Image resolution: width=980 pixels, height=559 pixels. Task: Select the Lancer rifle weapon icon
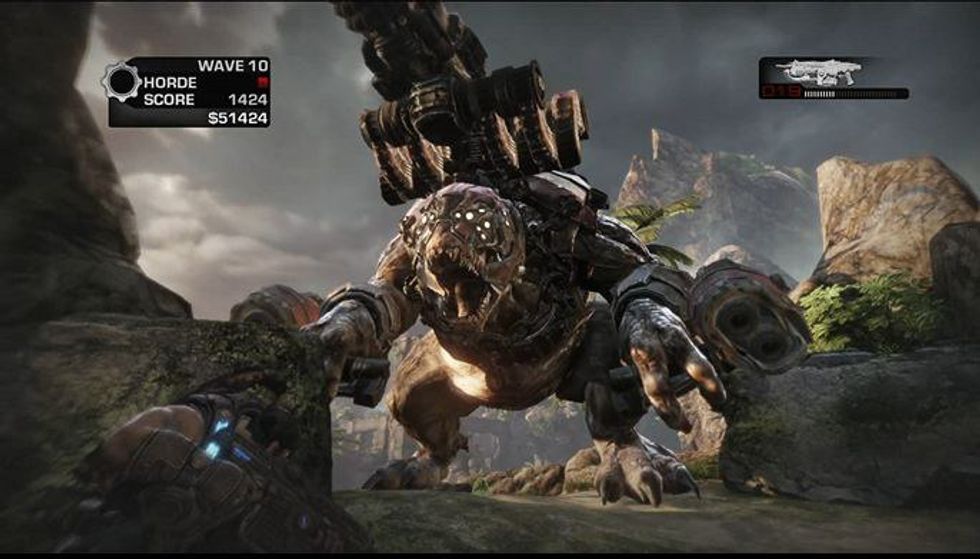pyautogui.click(x=818, y=72)
